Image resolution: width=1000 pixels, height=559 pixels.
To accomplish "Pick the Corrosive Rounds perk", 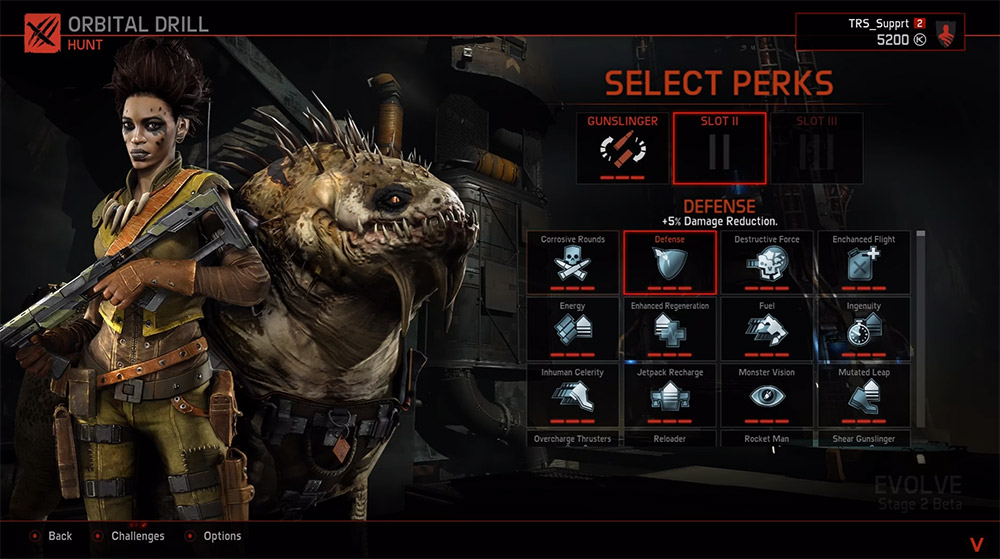I will pos(573,263).
